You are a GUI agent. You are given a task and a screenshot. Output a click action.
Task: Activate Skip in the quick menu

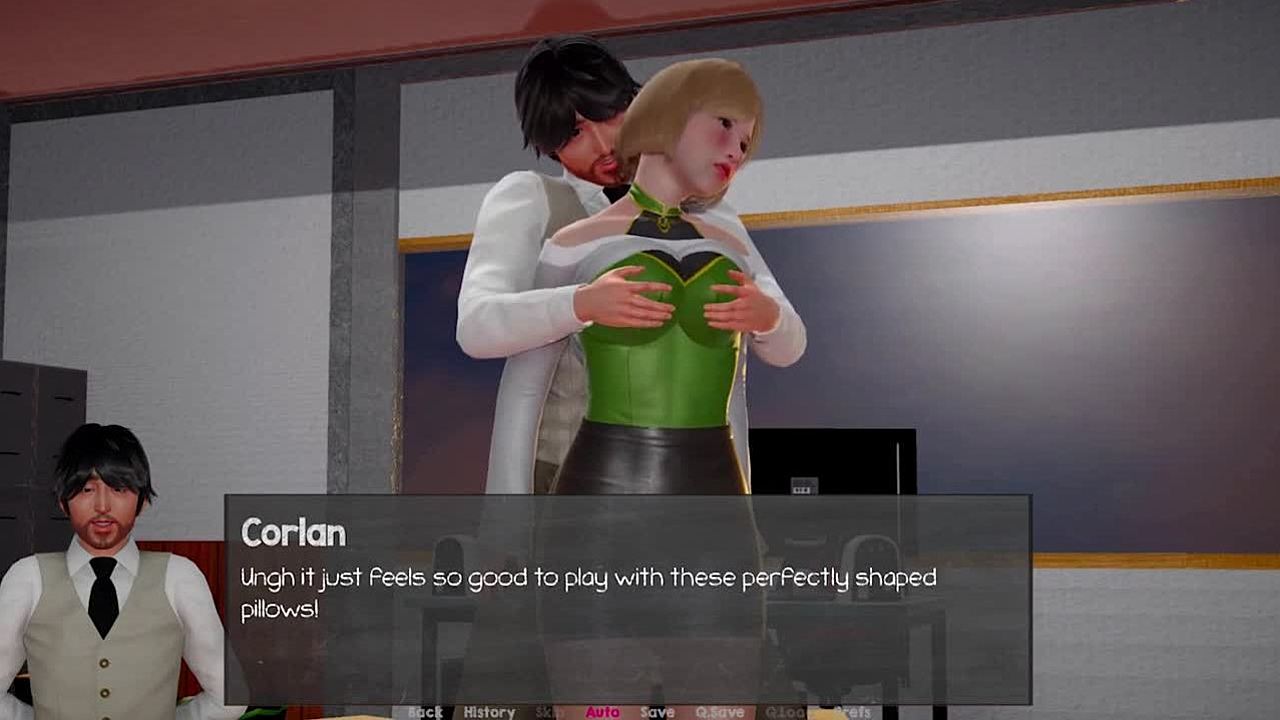click(549, 712)
